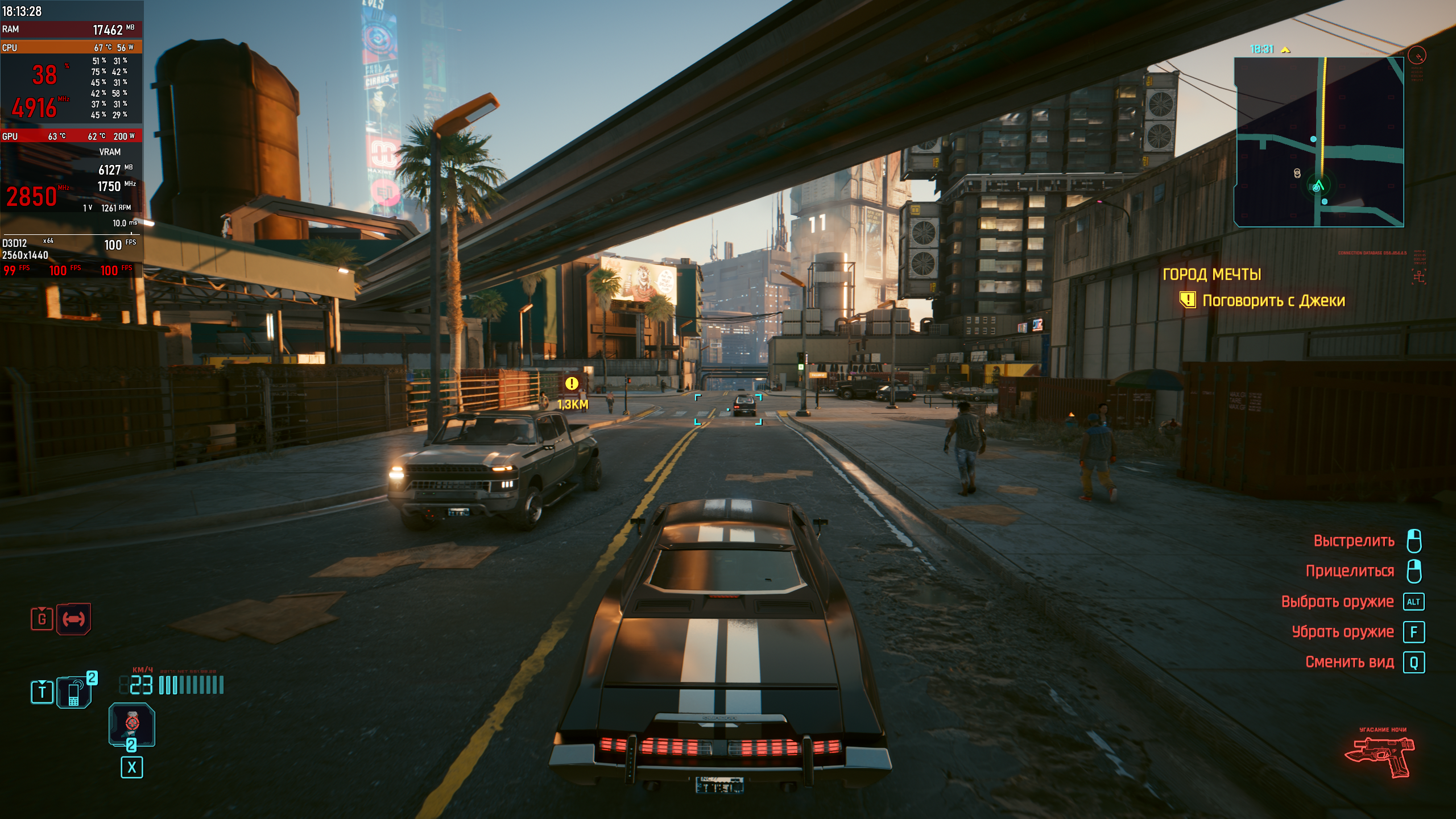Activate the red vehicle icon beside G
The height and width of the screenshot is (819, 1456).
tap(74, 619)
